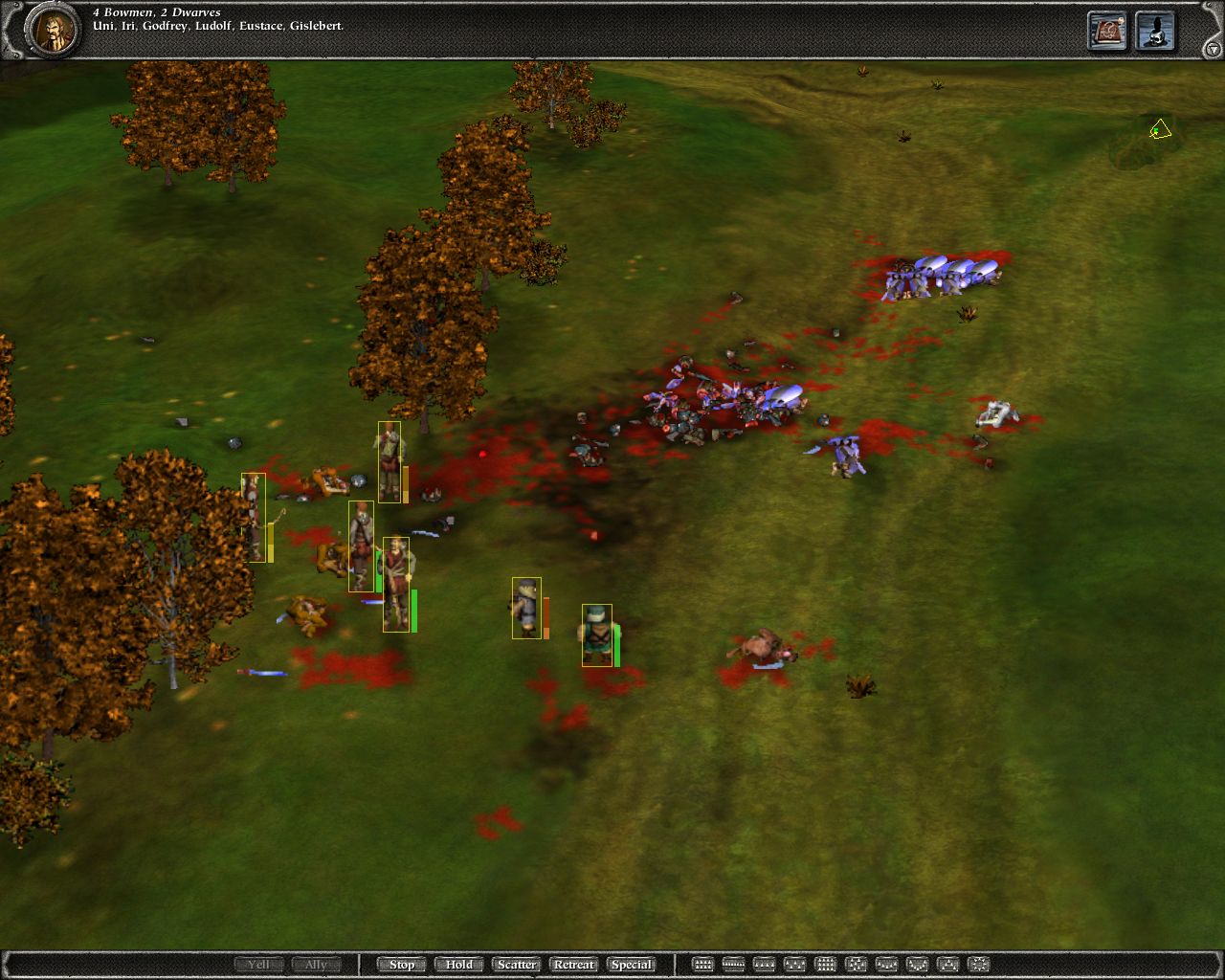This screenshot has height=980, width=1225.
Task: Select the long line formation icon
Action: (733, 964)
